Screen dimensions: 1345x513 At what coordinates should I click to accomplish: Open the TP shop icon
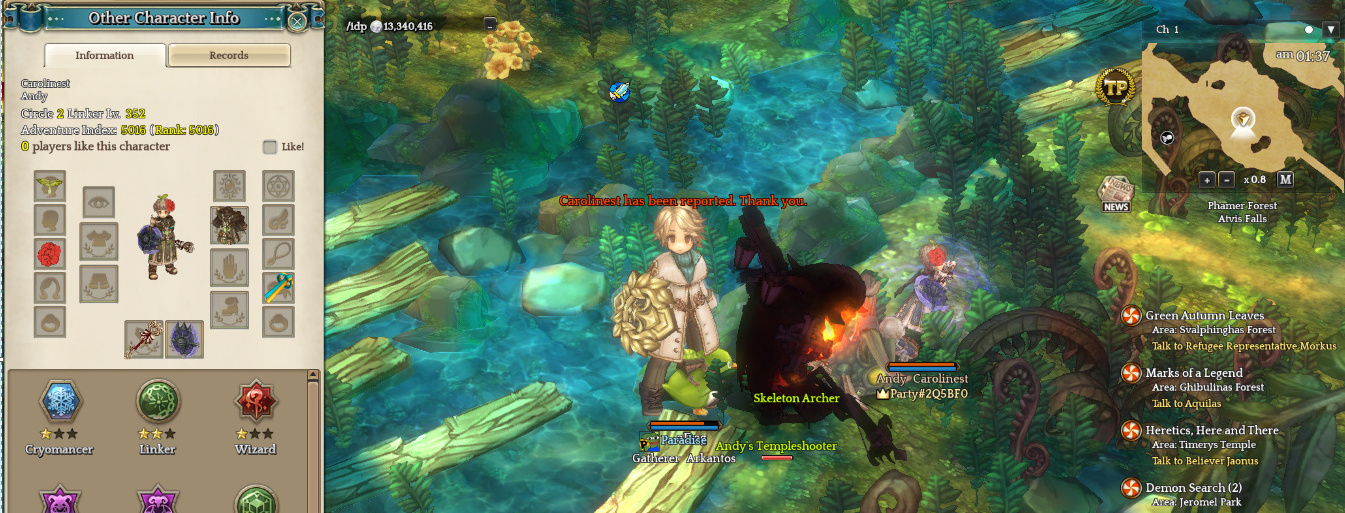pyautogui.click(x=1114, y=87)
